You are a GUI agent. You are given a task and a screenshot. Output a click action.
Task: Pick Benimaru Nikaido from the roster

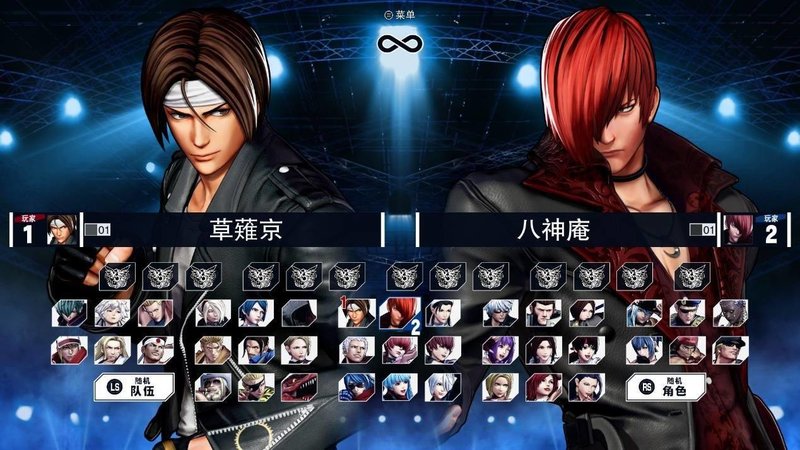pyautogui.click(x=154, y=314)
